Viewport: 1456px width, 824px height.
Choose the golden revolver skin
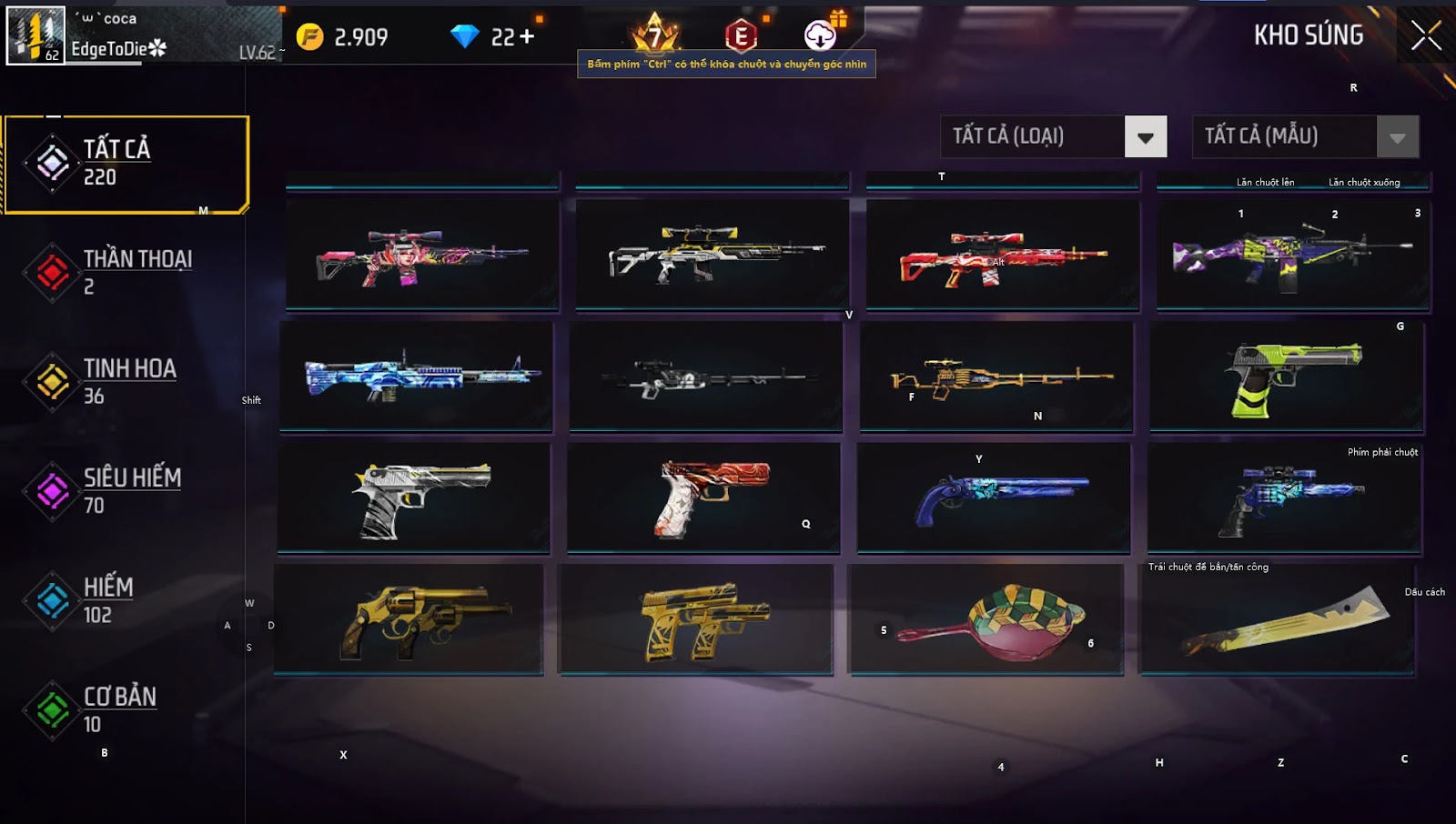[409, 619]
